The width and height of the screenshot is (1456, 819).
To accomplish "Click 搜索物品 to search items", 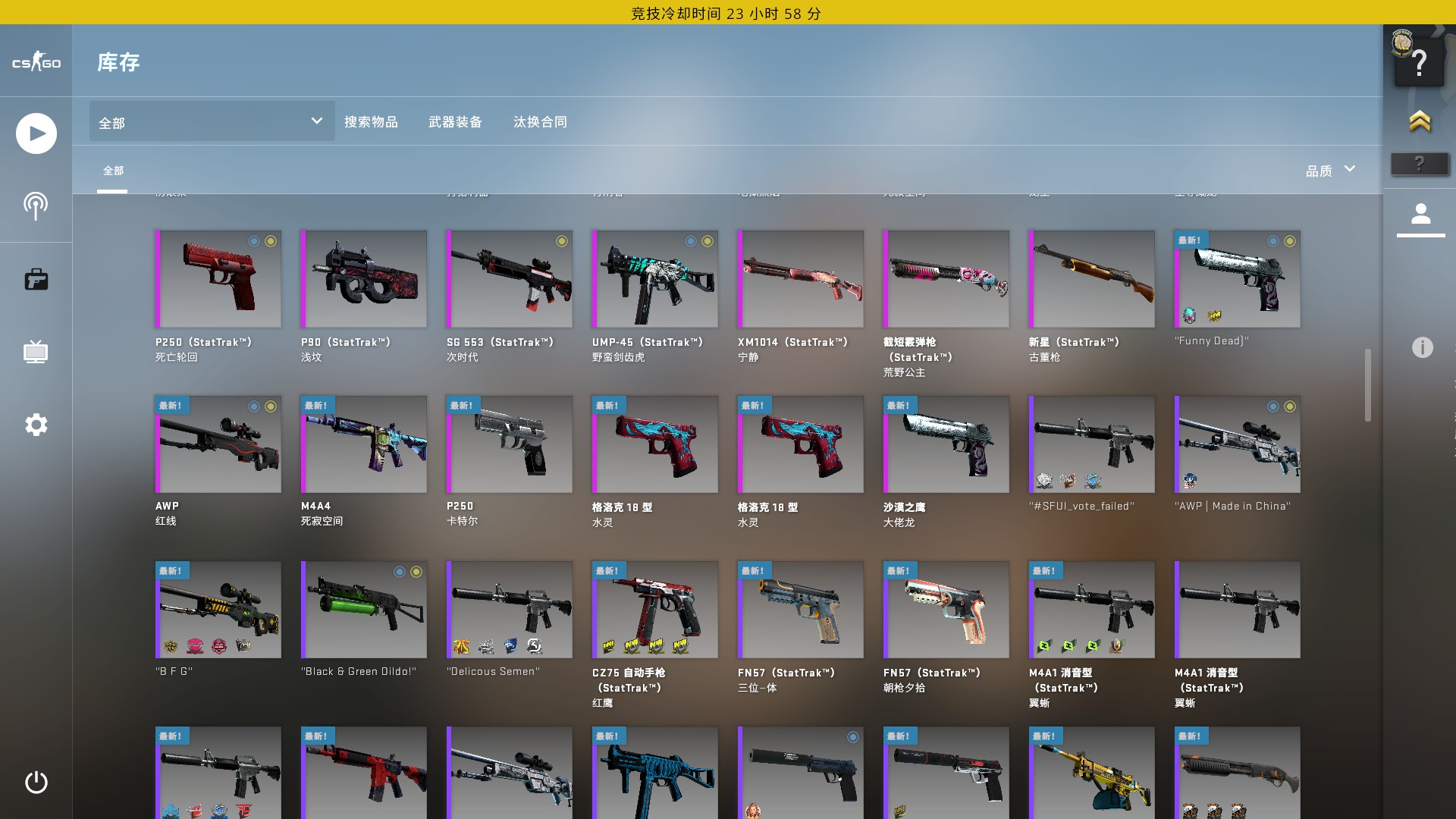I will pos(372,122).
